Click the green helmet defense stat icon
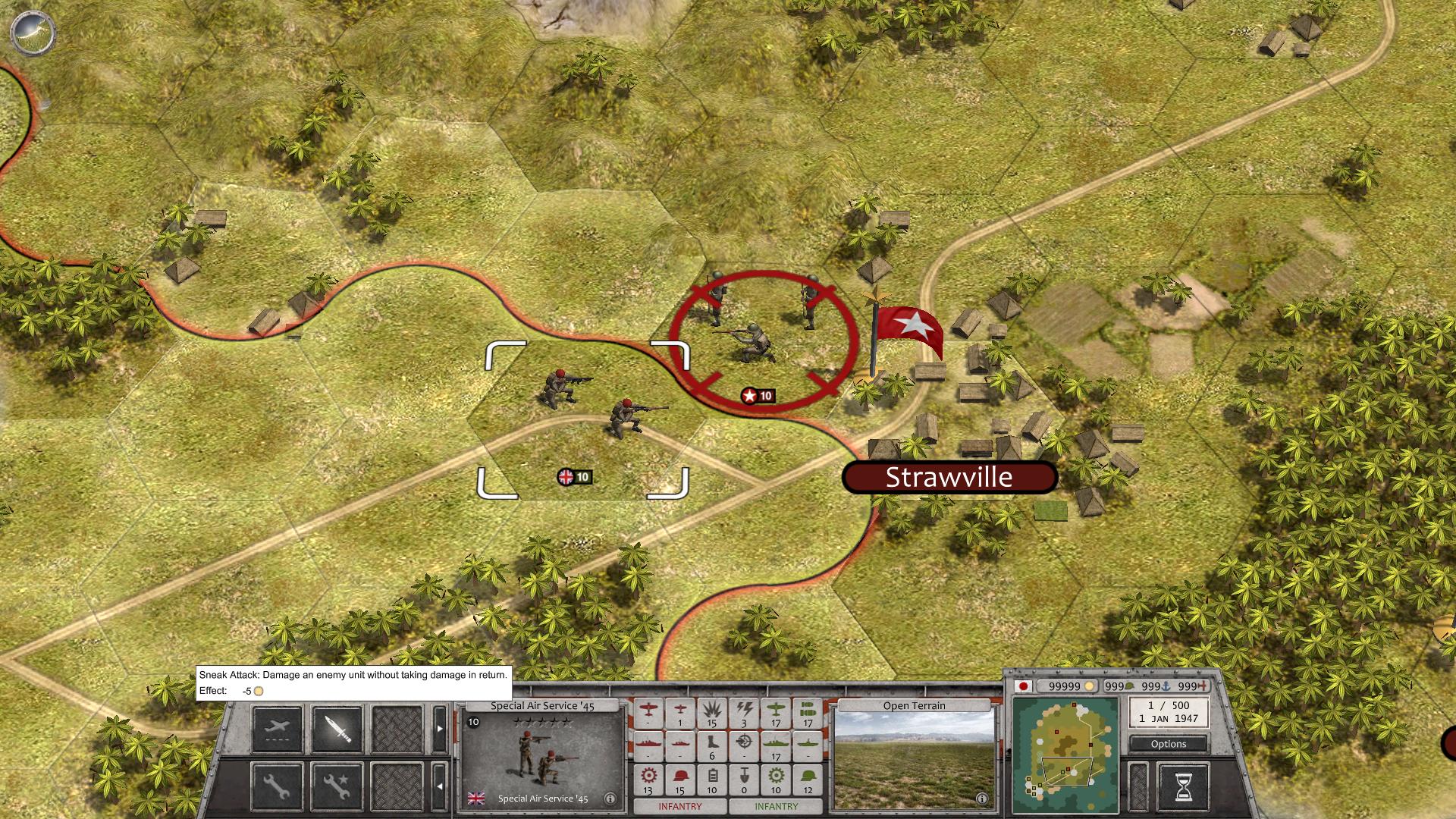The image size is (1456, 819). tap(808, 775)
